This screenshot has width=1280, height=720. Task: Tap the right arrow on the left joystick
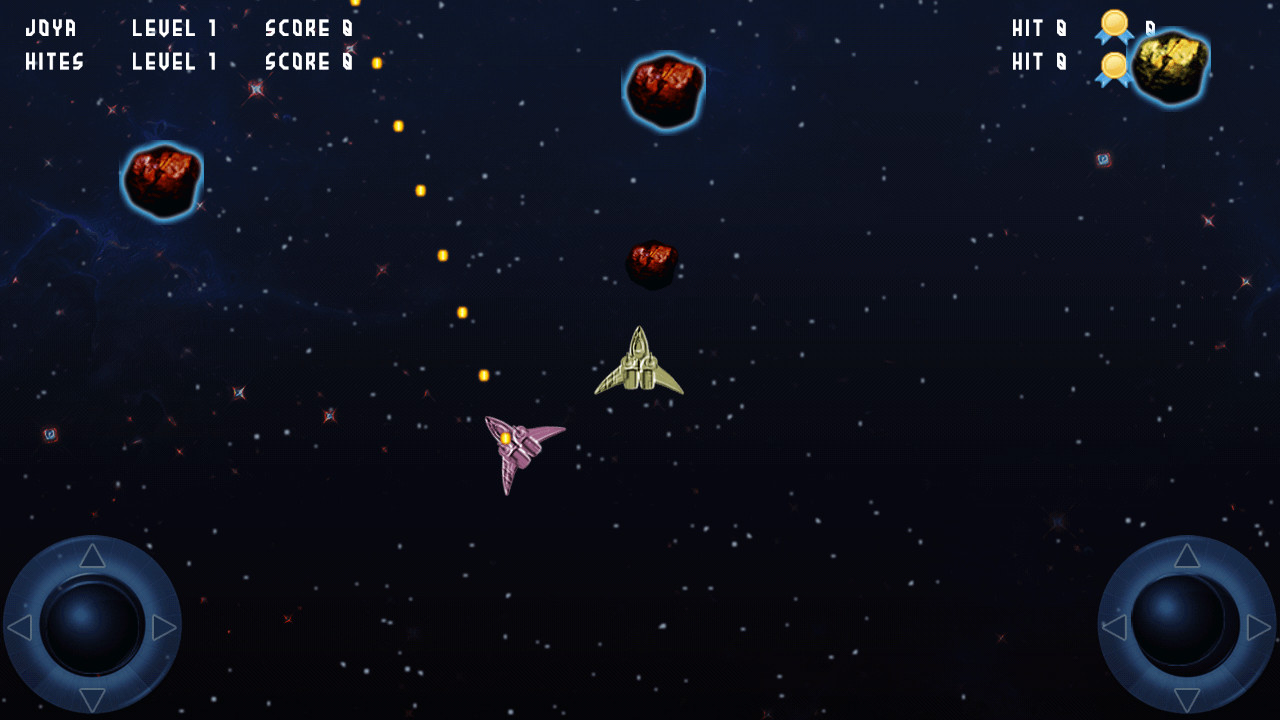click(x=164, y=628)
